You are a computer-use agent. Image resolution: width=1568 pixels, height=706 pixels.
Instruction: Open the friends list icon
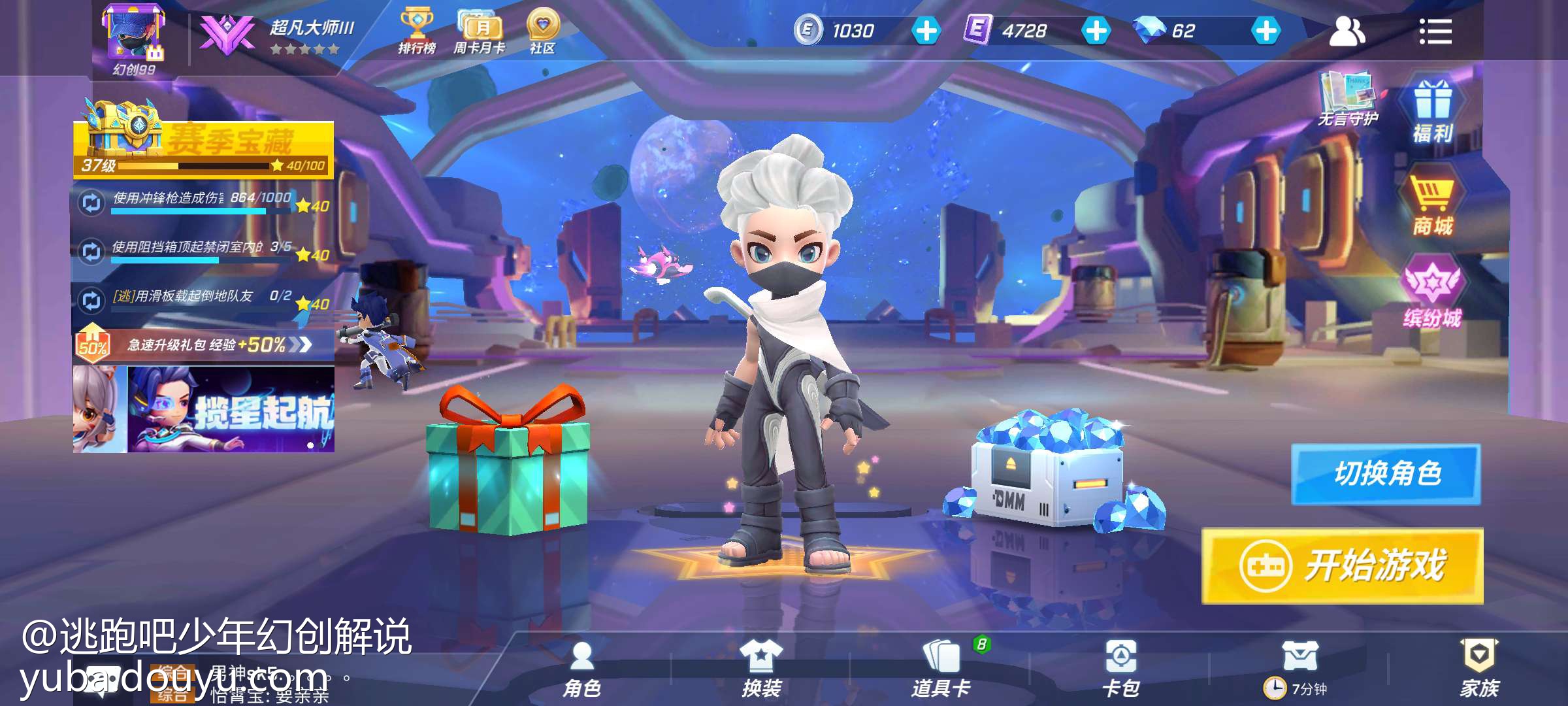pyautogui.click(x=1347, y=31)
